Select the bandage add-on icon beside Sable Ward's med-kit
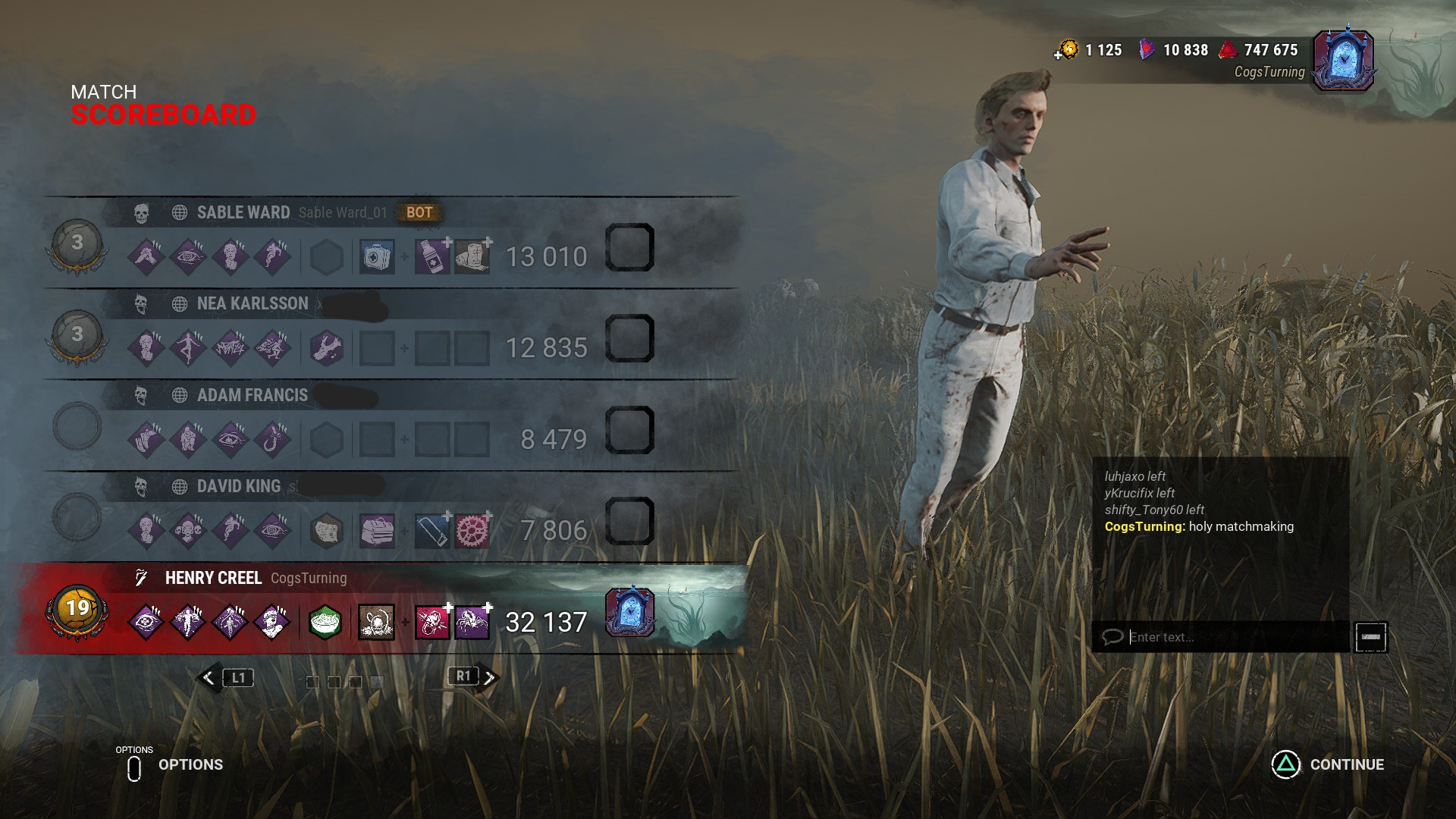Screen dimensions: 1456x819 471,256
